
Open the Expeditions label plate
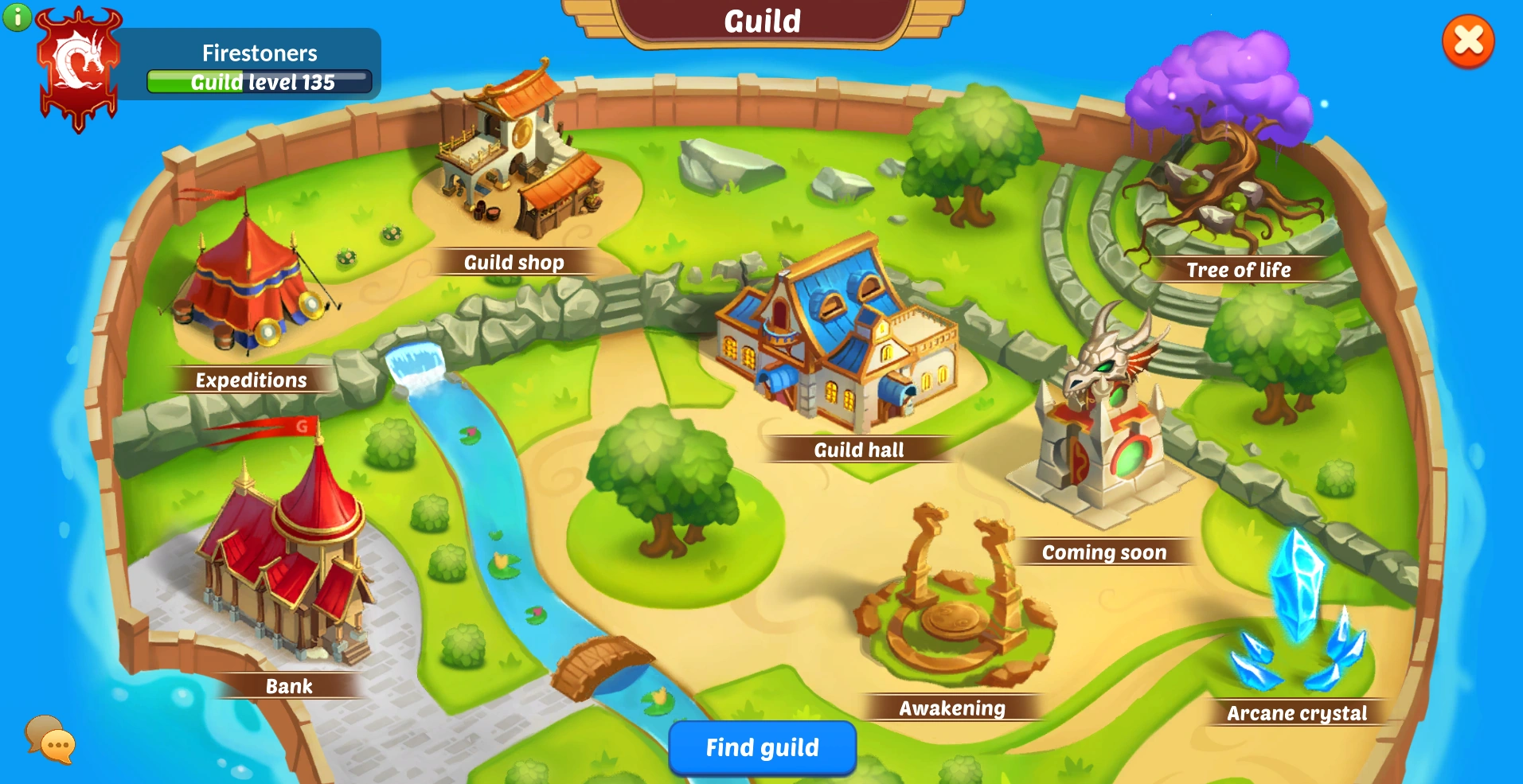click(x=251, y=380)
